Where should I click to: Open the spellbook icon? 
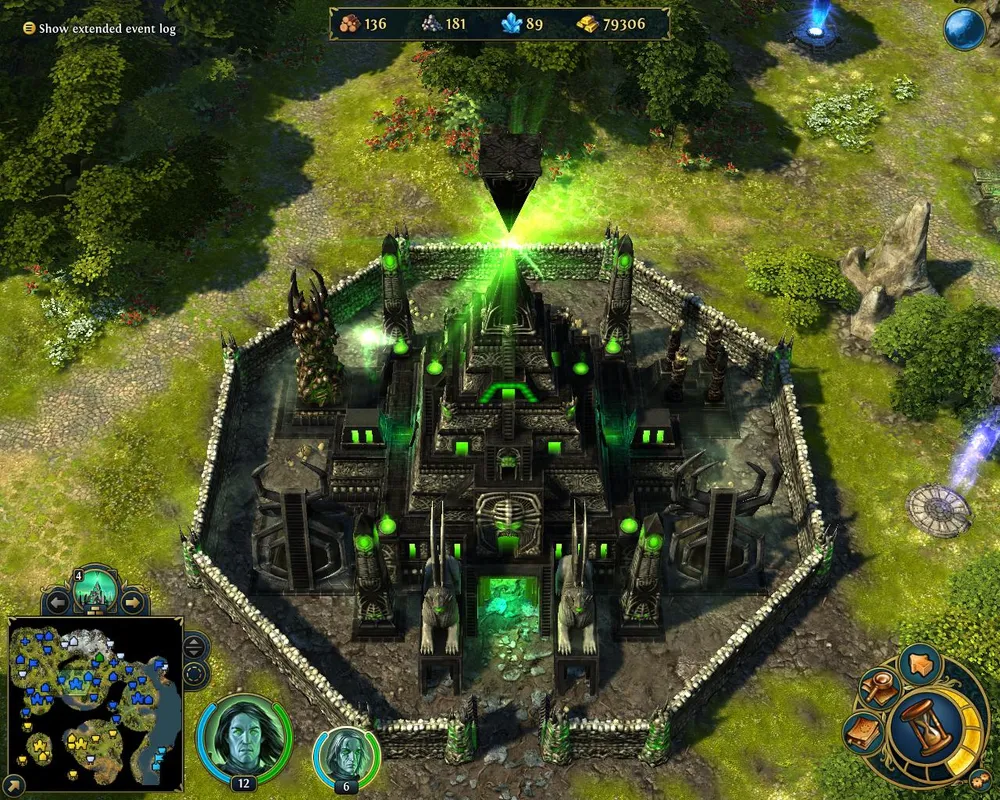tap(863, 734)
